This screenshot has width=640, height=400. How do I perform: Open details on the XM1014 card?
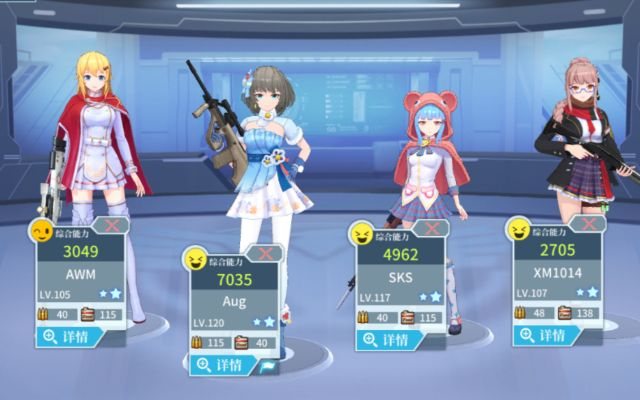(x=545, y=337)
